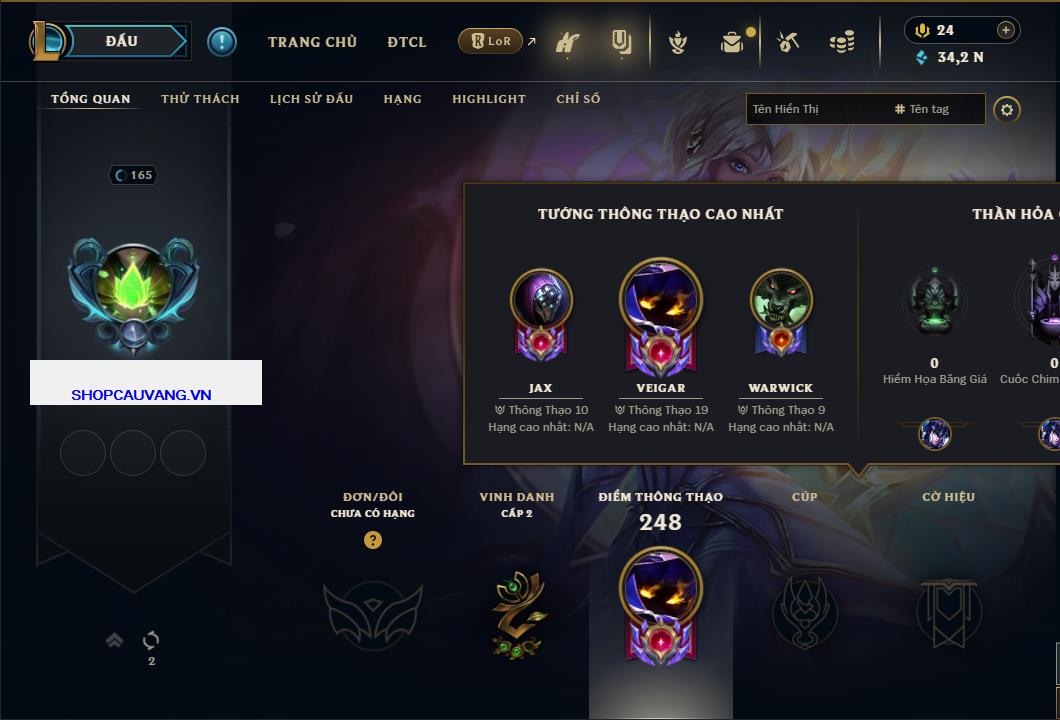Open the TRANG CHỦ home page

point(312,42)
